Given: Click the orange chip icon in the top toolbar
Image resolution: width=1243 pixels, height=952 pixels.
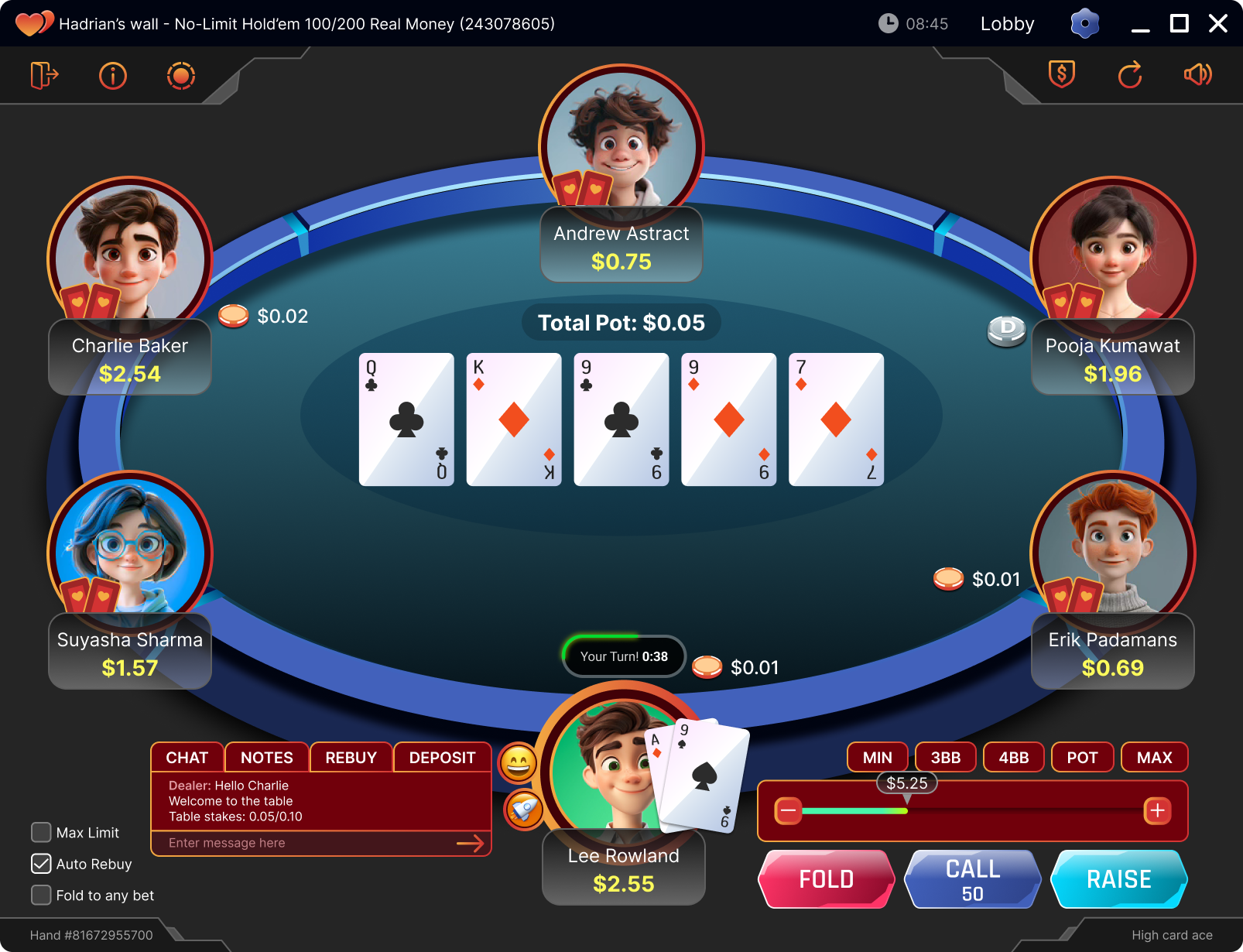Looking at the screenshot, I should 180,75.
